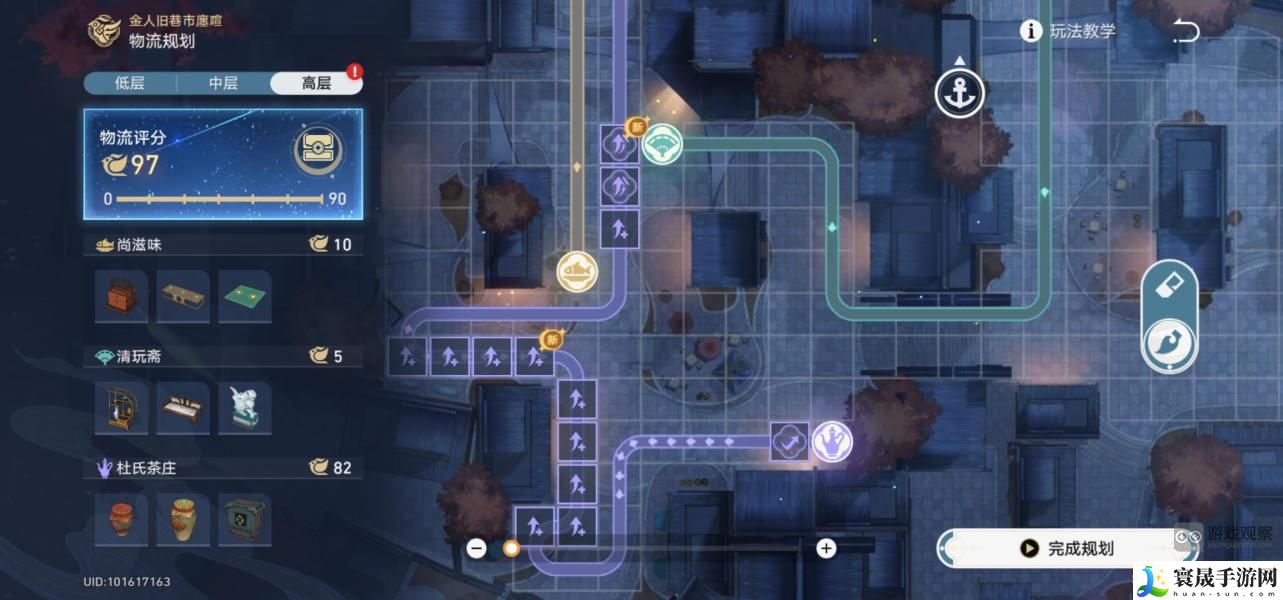
Task: Select the purple teapot shop marker
Action: point(831,441)
